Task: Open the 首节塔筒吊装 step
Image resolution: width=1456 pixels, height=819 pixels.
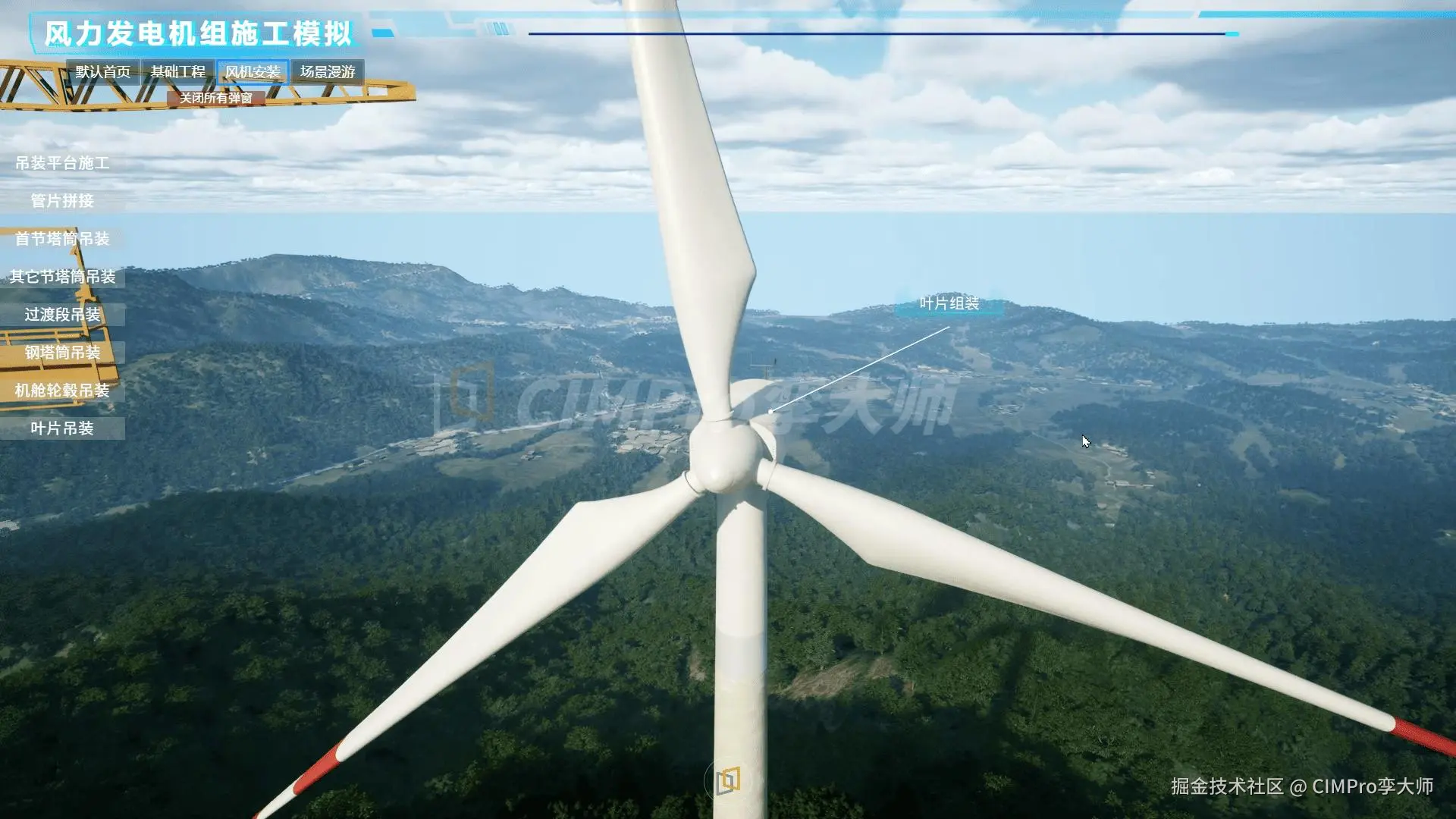Action: point(62,239)
